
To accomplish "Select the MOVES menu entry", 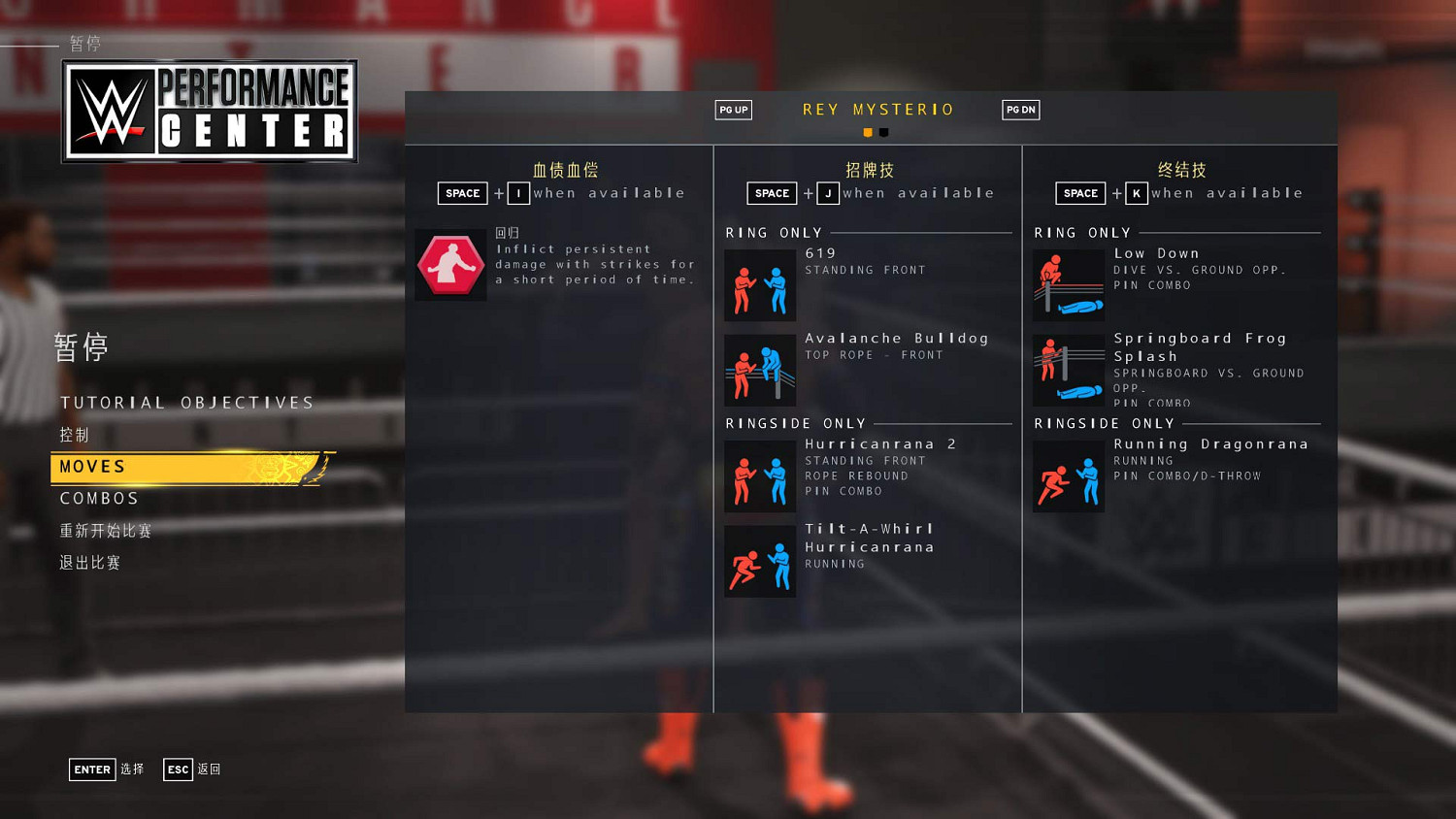I will click(92, 467).
